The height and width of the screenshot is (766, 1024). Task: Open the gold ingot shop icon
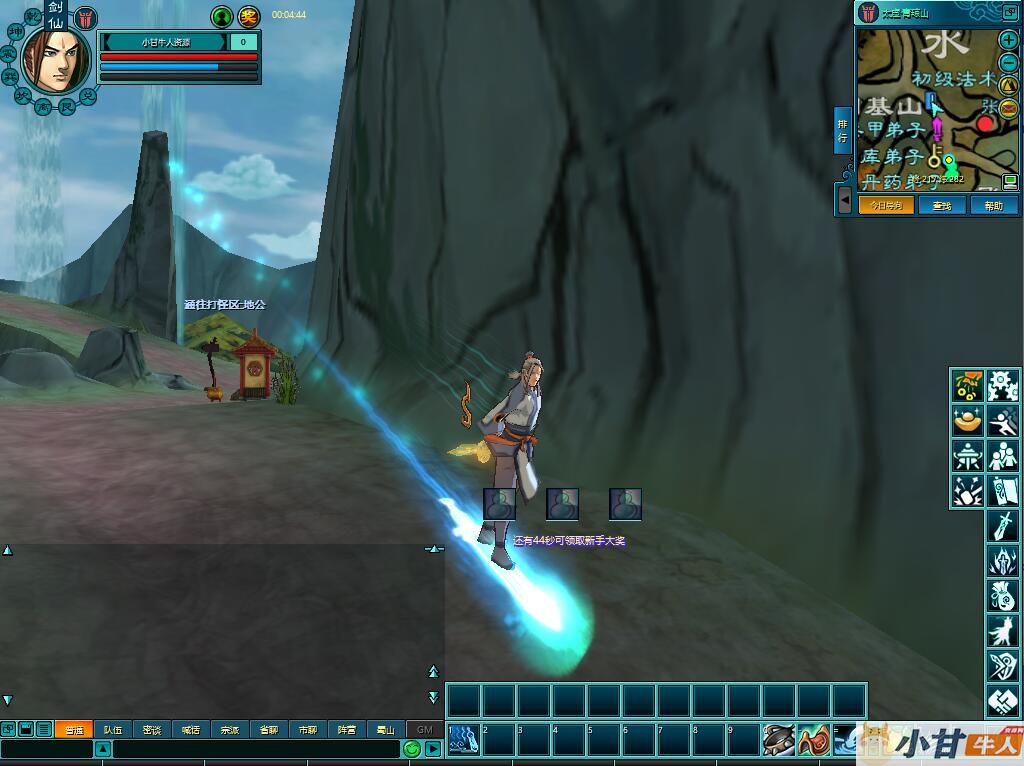(x=967, y=421)
